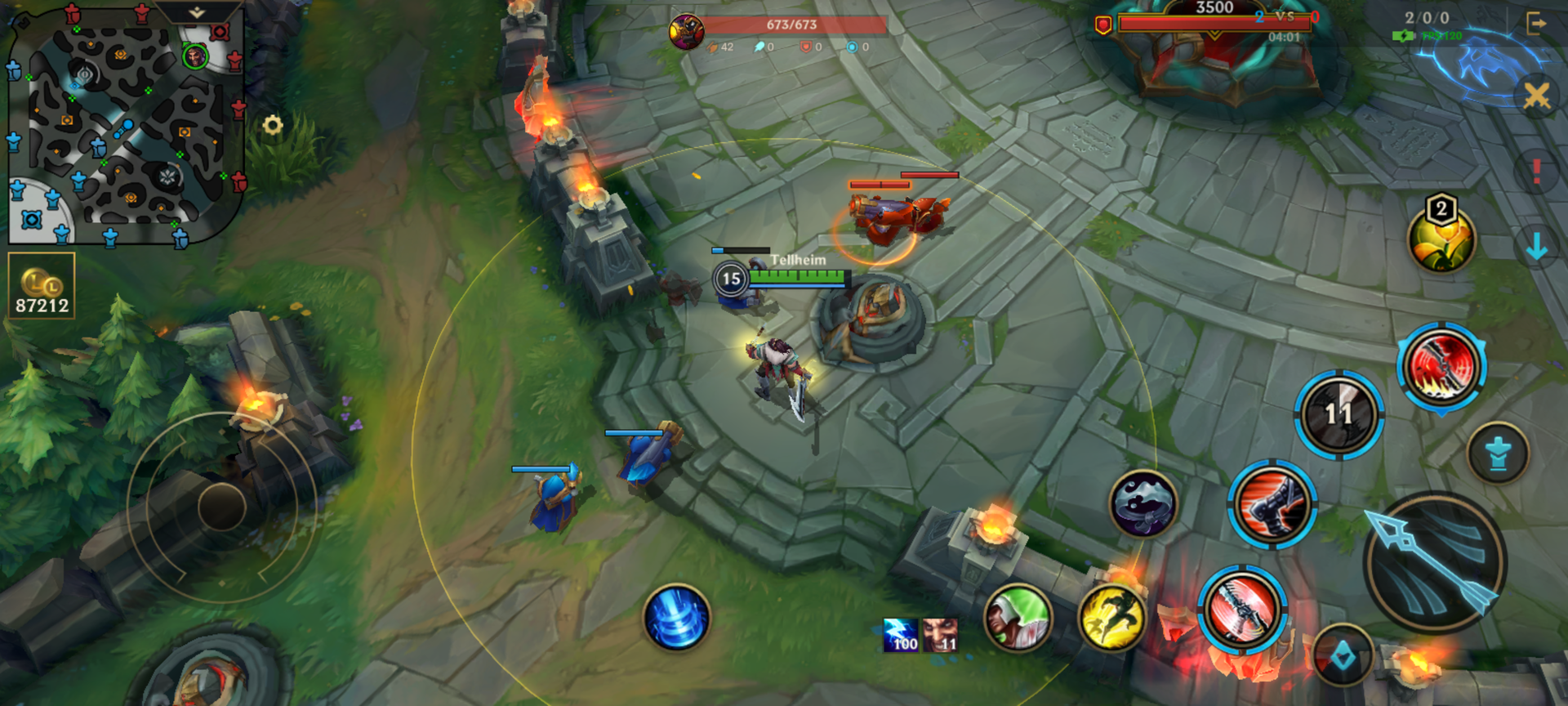
Task: Tap the arrow basic attack button
Action: point(1435,563)
